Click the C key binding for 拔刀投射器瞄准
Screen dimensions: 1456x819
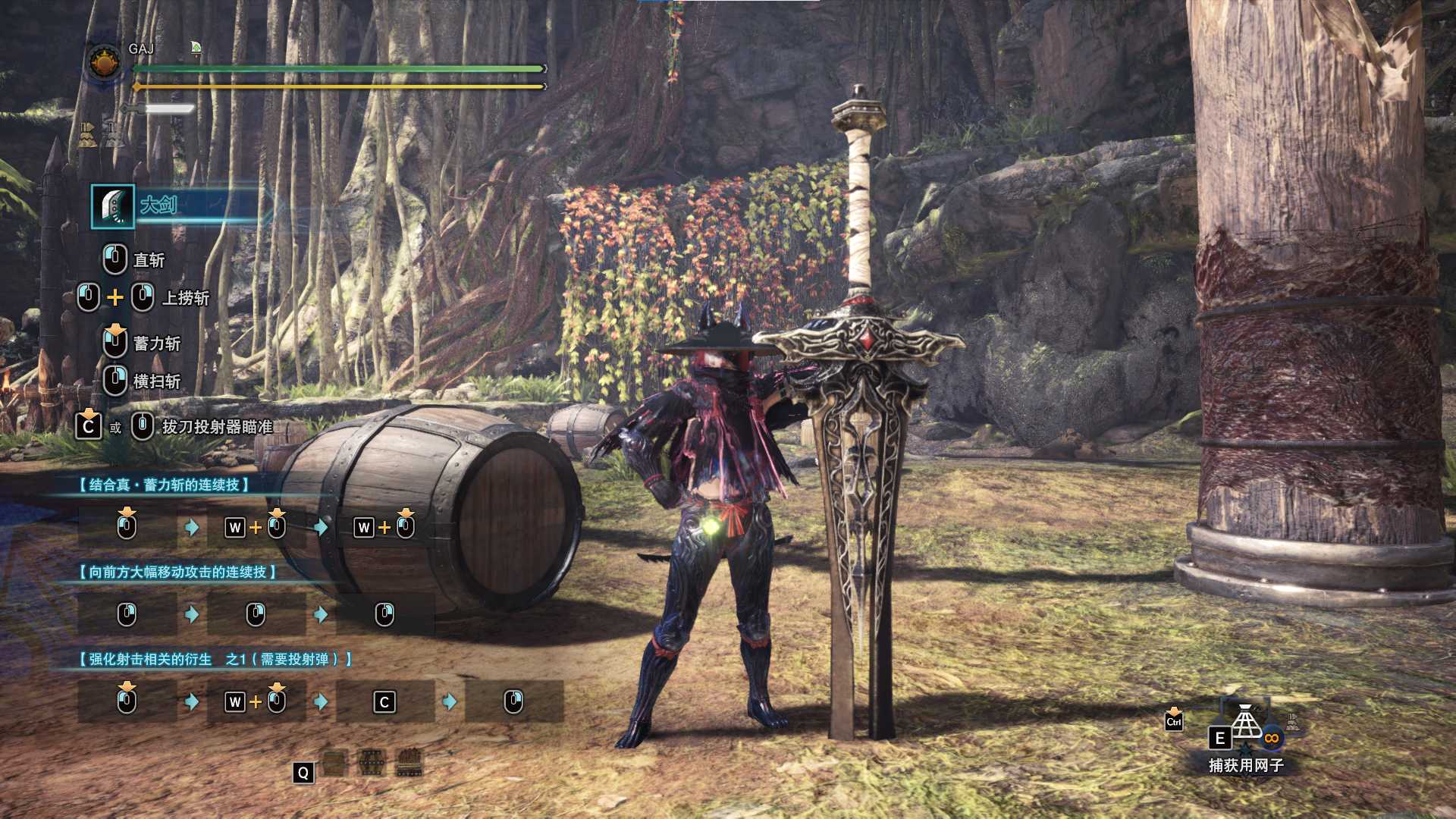point(87,425)
